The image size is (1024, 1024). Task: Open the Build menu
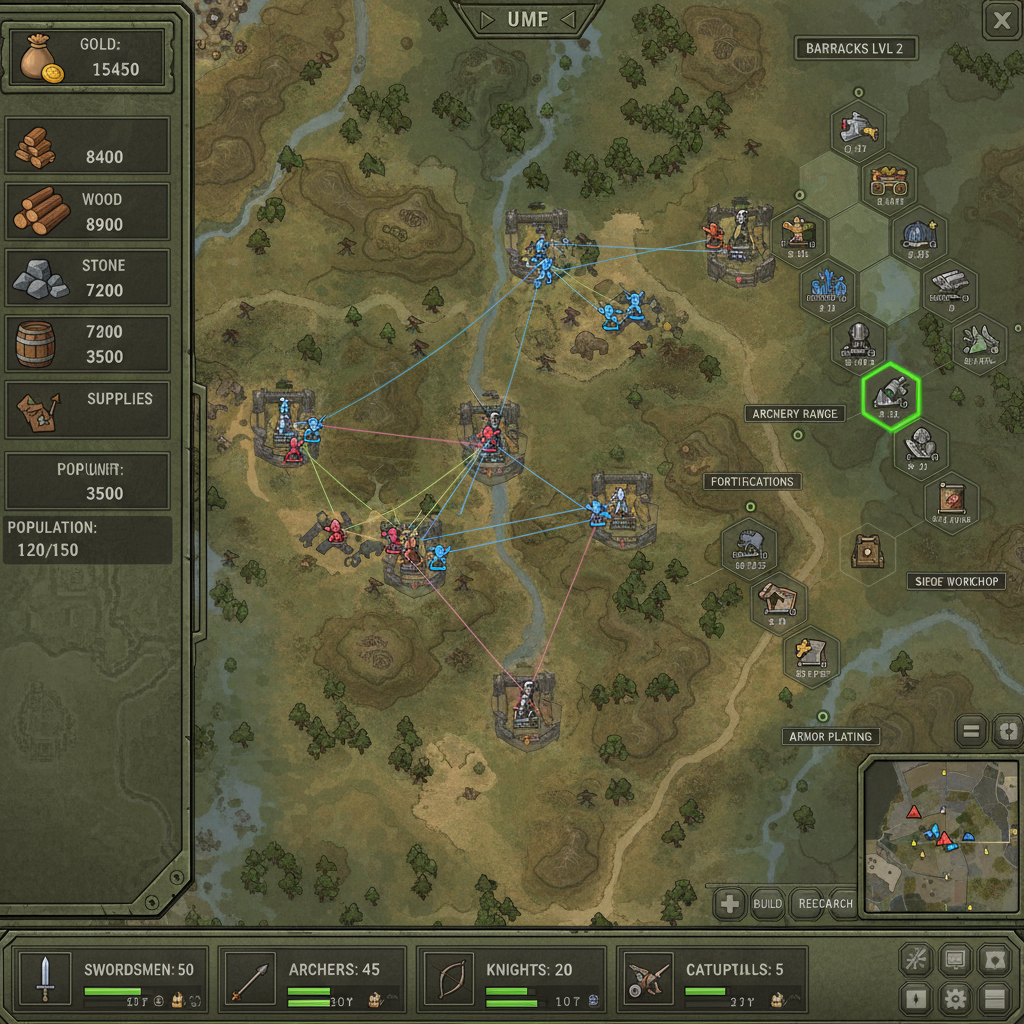(x=767, y=904)
